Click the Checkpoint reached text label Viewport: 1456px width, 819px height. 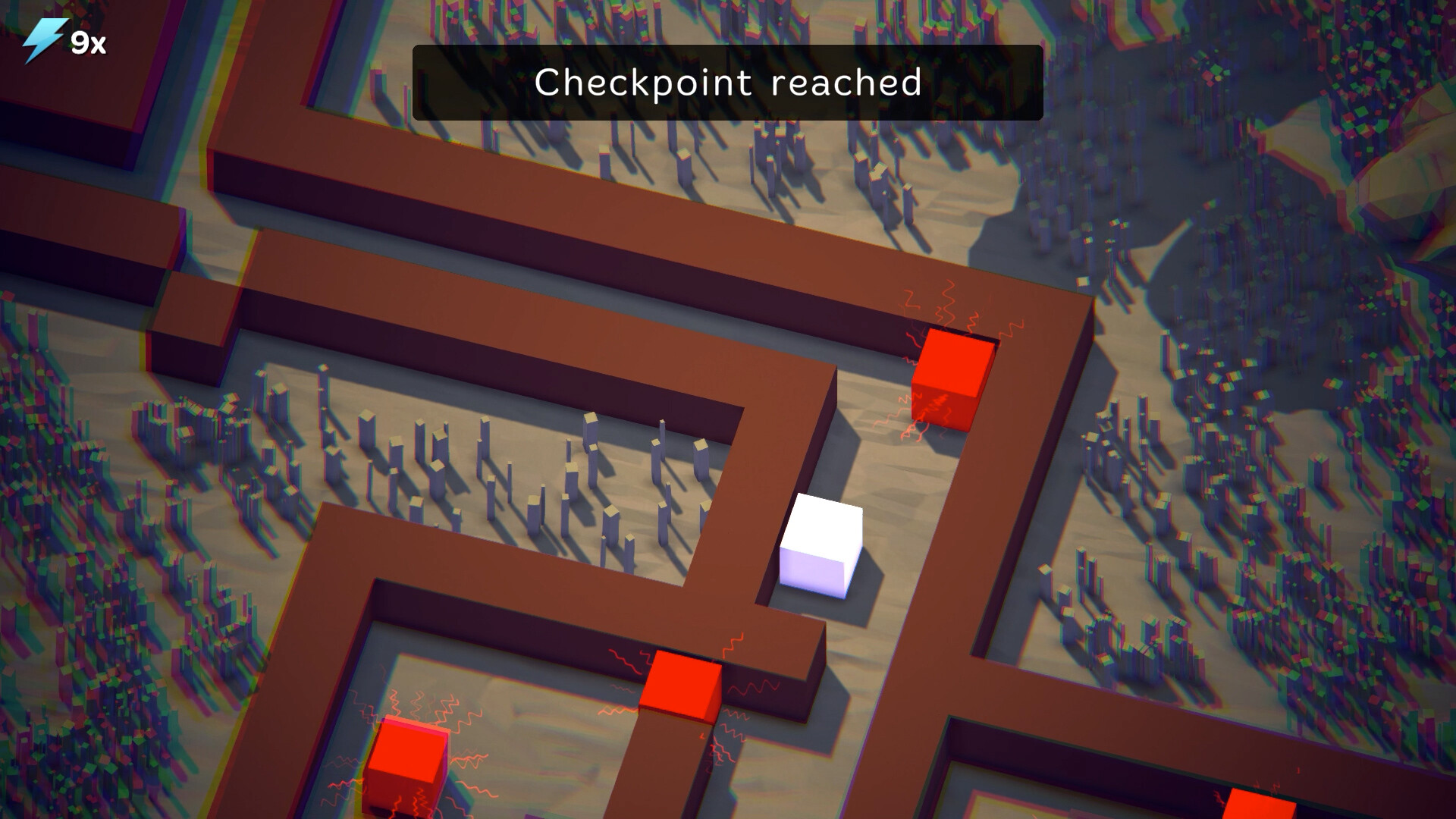[x=728, y=84]
